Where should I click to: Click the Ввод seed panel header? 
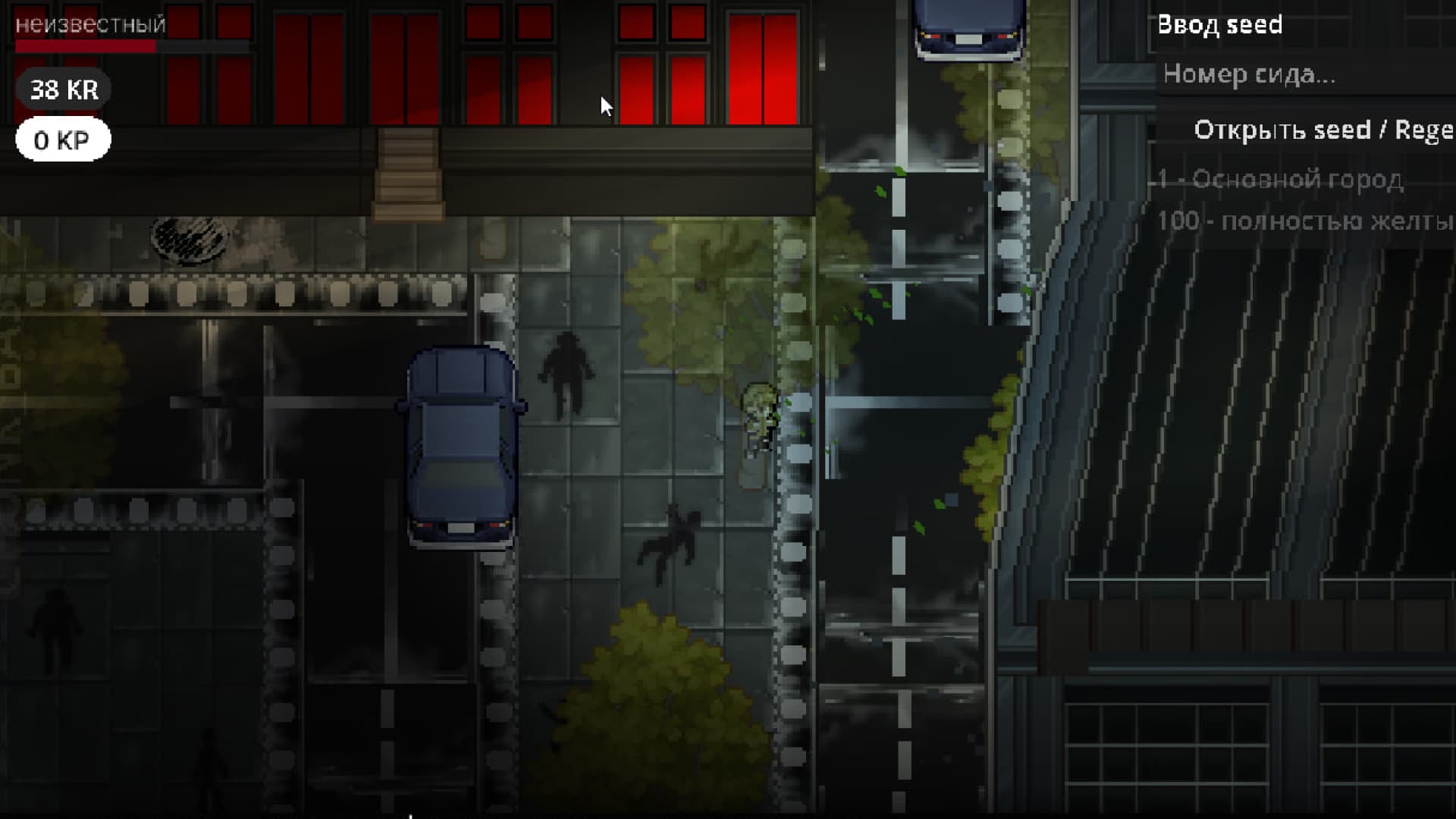click(x=1220, y=25)
